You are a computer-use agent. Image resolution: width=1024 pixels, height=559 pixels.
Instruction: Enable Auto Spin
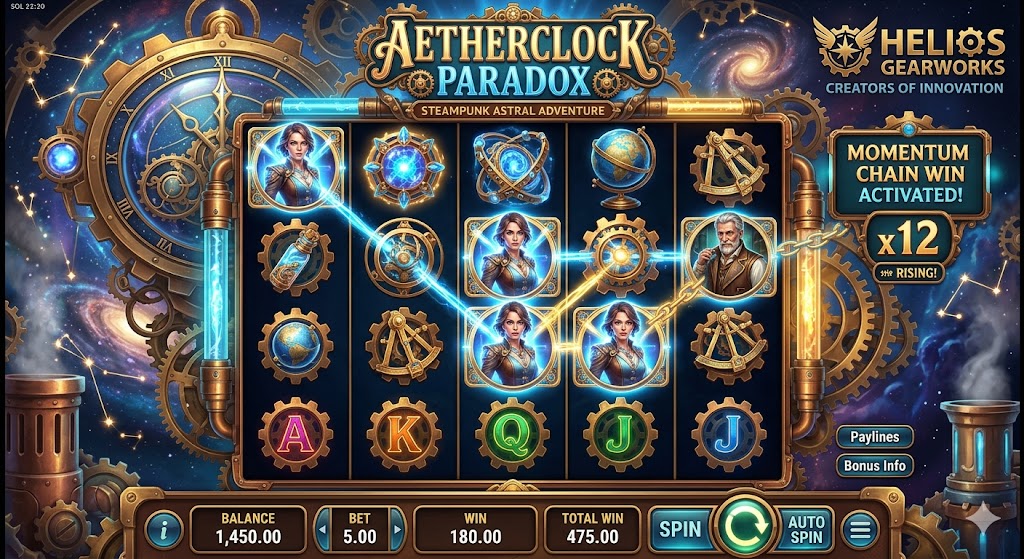pyautogui.click(x=806, y=526)
